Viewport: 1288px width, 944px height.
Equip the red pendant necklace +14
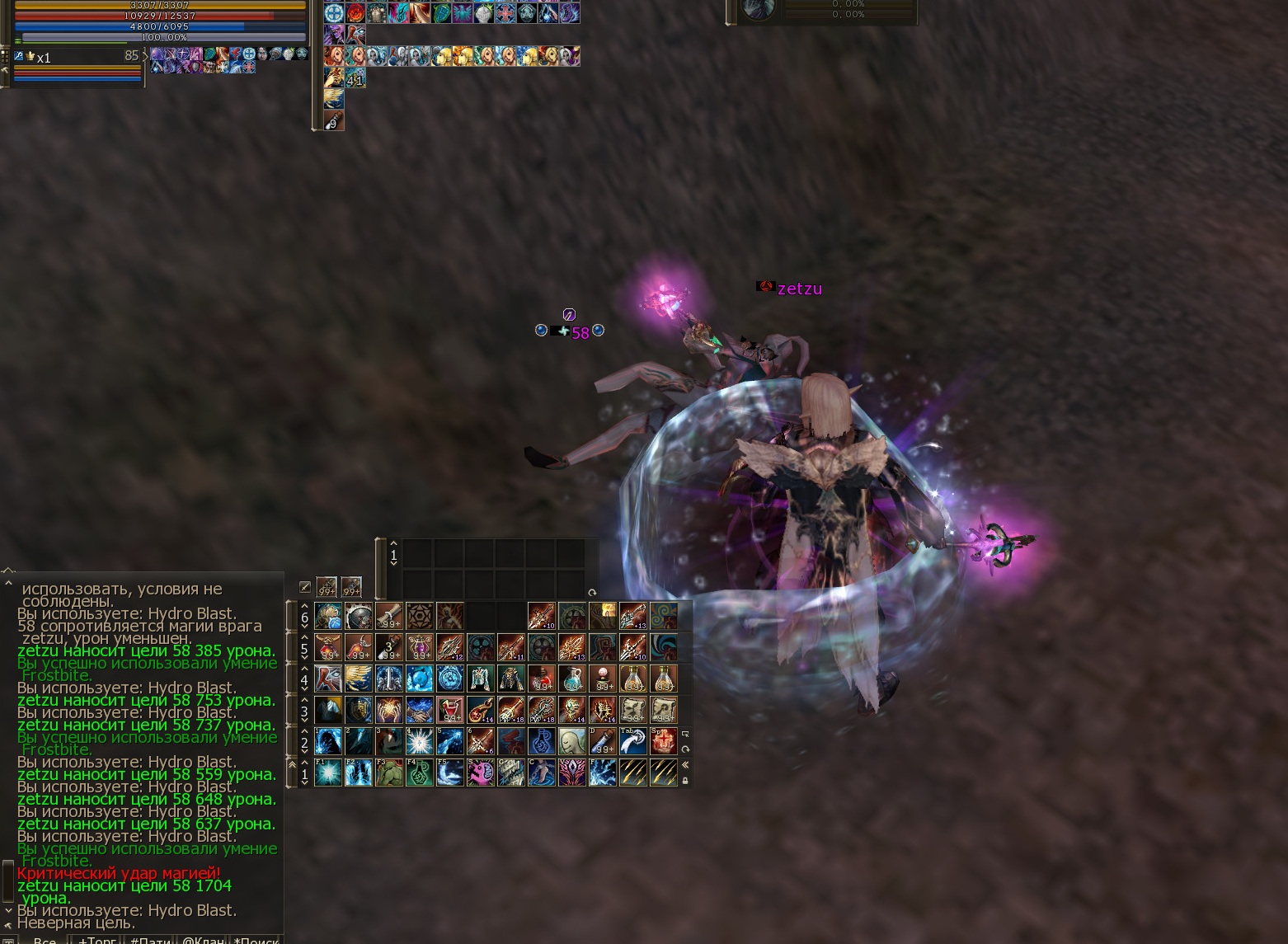click(481, 710)
